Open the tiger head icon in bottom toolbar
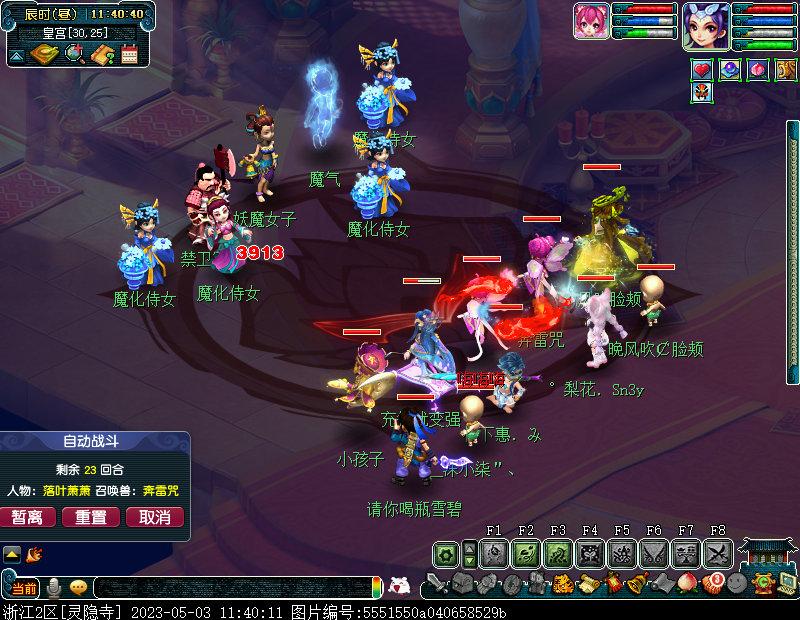Screen dimensions: 800x620 (x=562, y=584)
